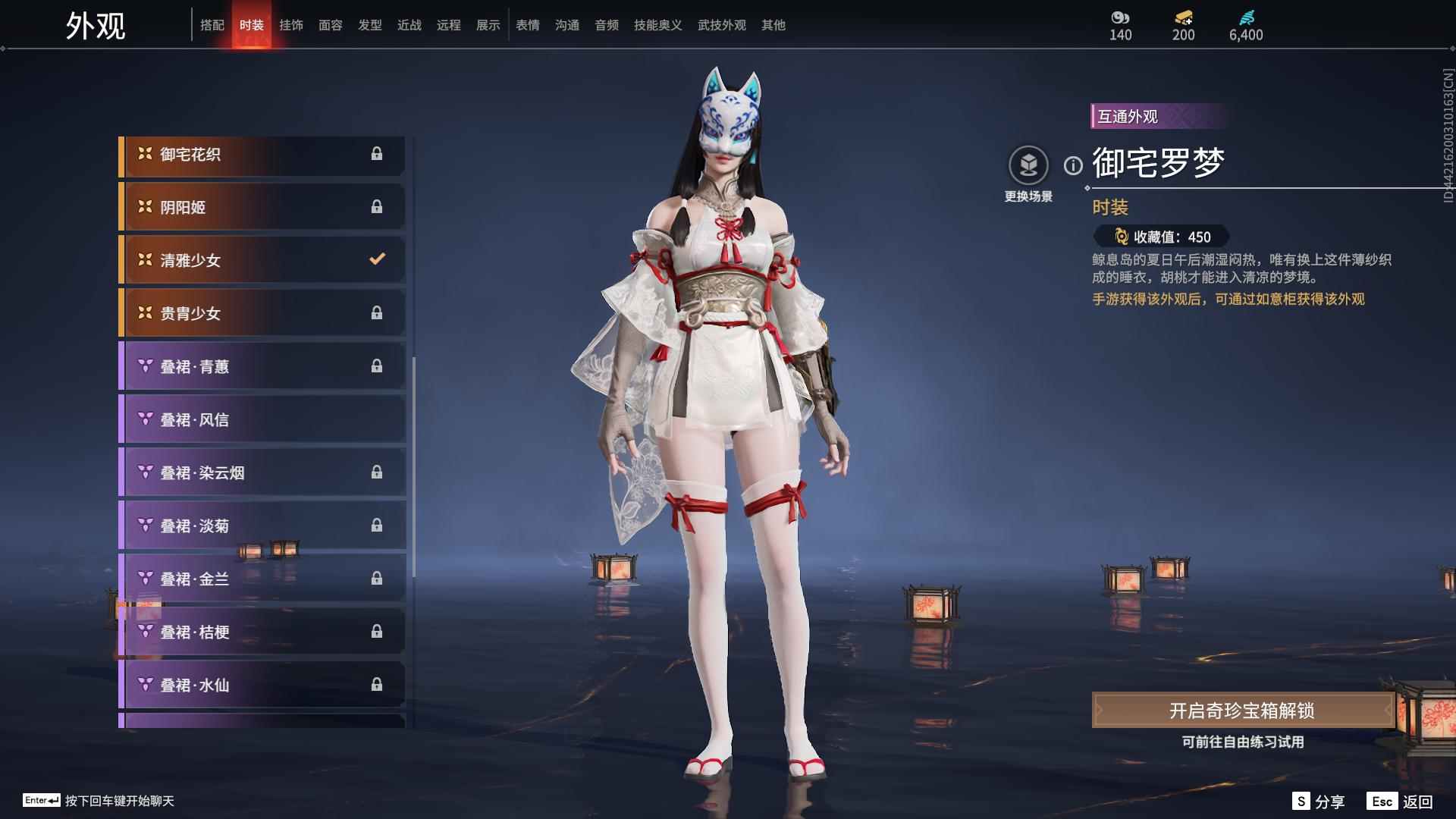Open the 武技外观 category
The width and height of the screenshot is (1456, 819).
click(722, 25)
